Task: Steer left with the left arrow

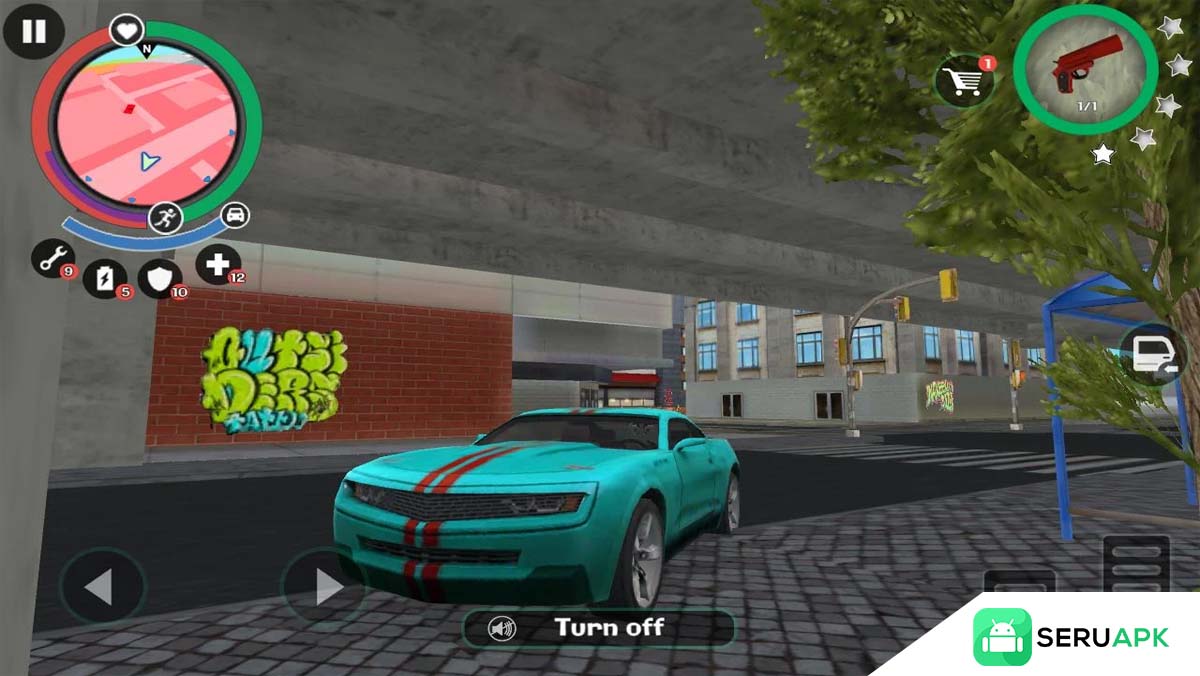Action: tap(101, 586)
